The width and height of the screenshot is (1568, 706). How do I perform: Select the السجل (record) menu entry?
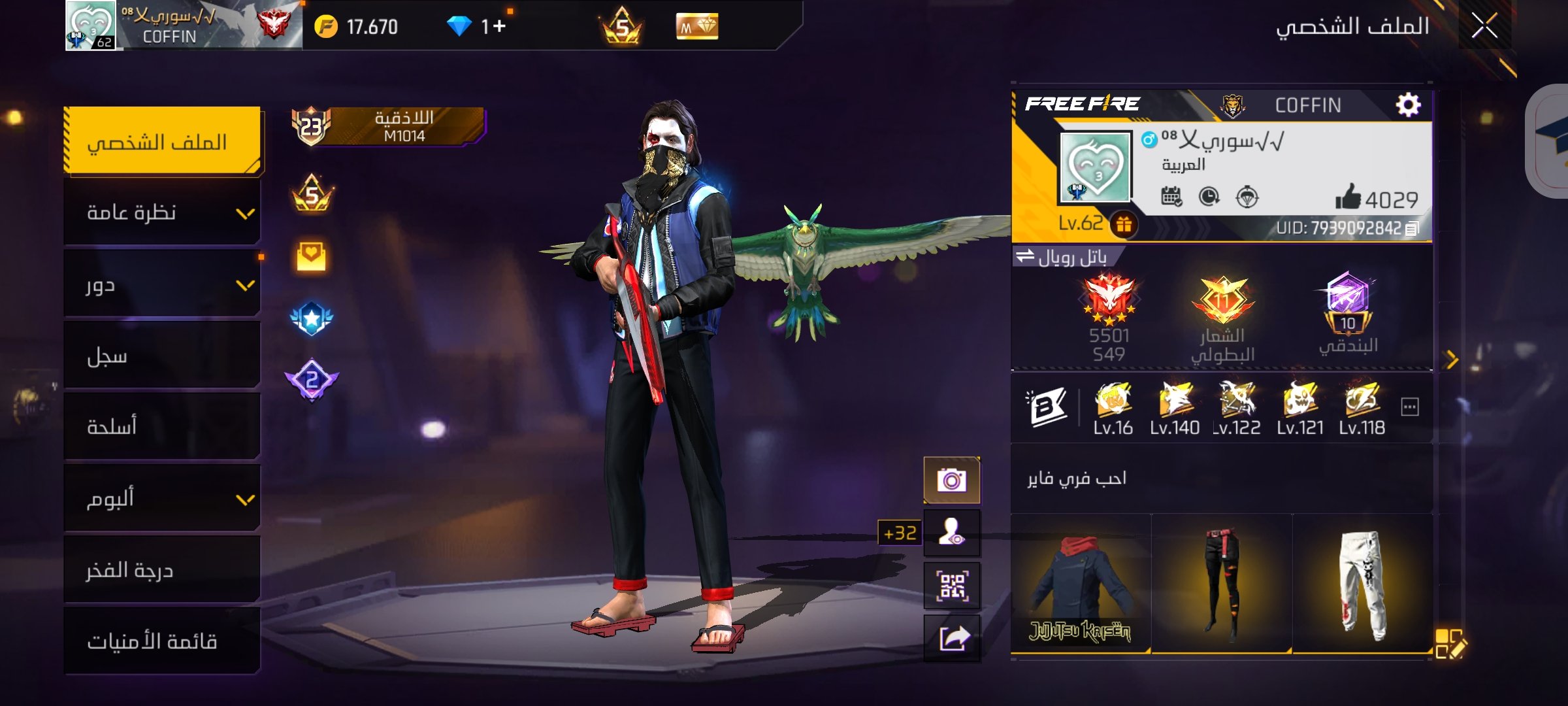[162, 356]
